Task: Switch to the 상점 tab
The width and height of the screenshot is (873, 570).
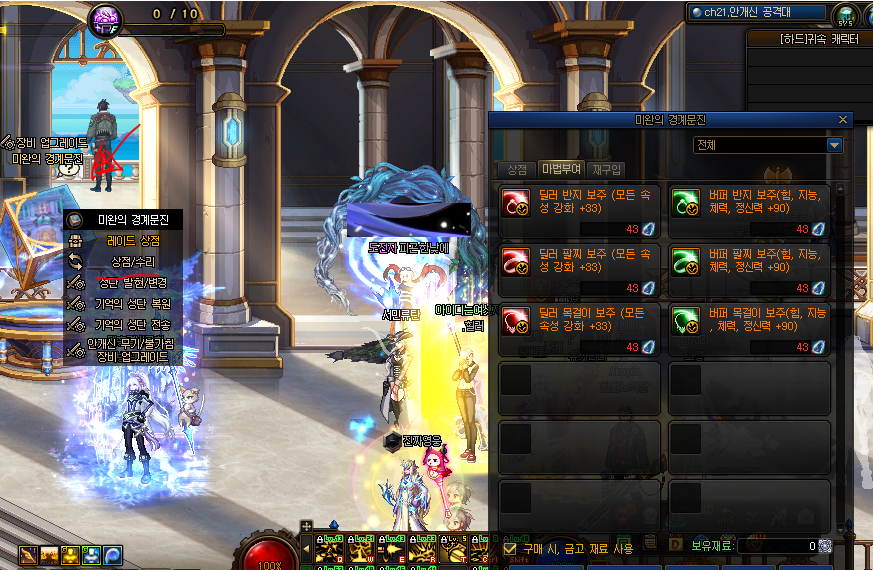Action: [x=516, y=169]
